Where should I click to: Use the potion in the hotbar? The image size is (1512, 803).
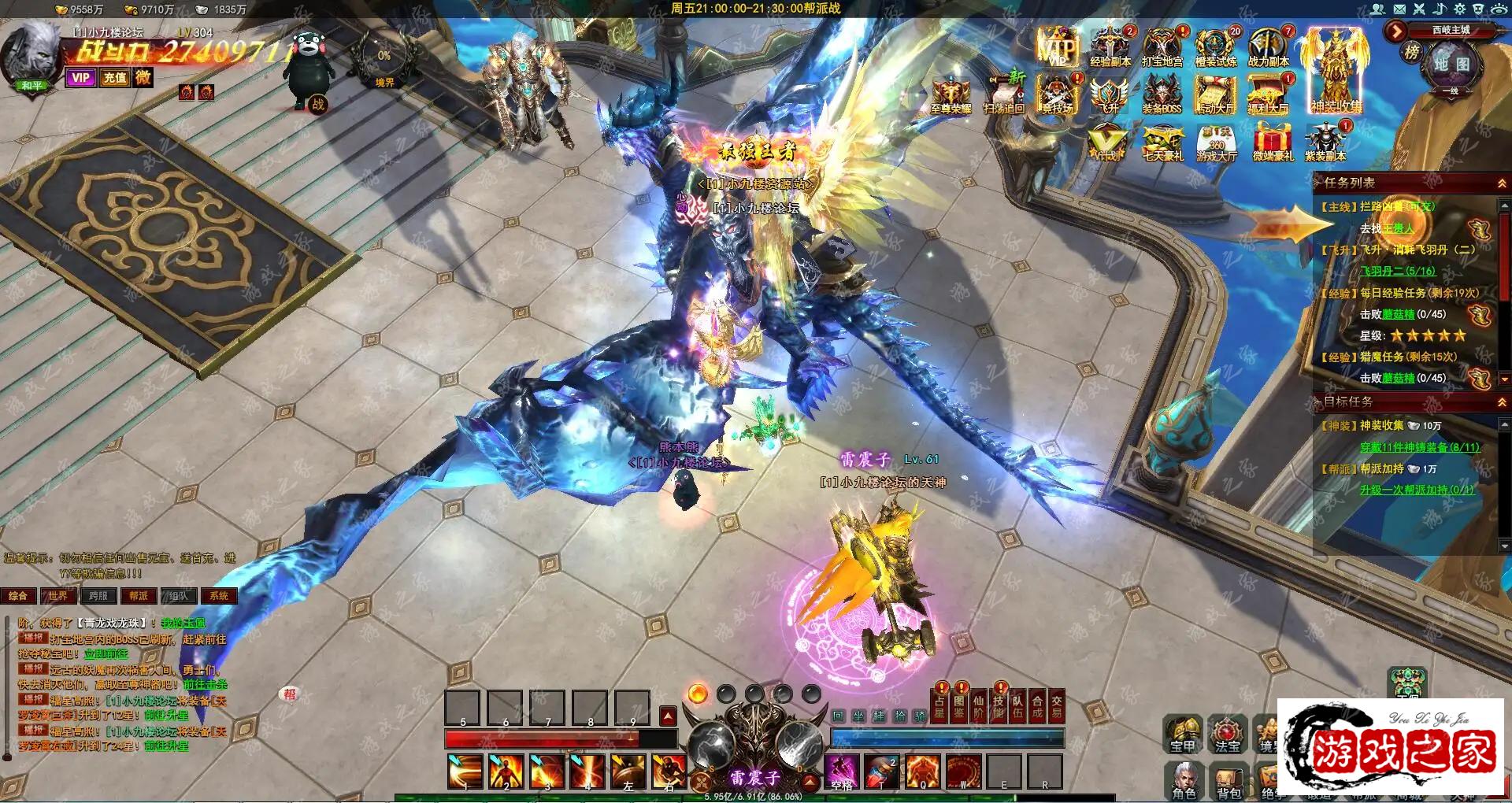tap(882, 772)
